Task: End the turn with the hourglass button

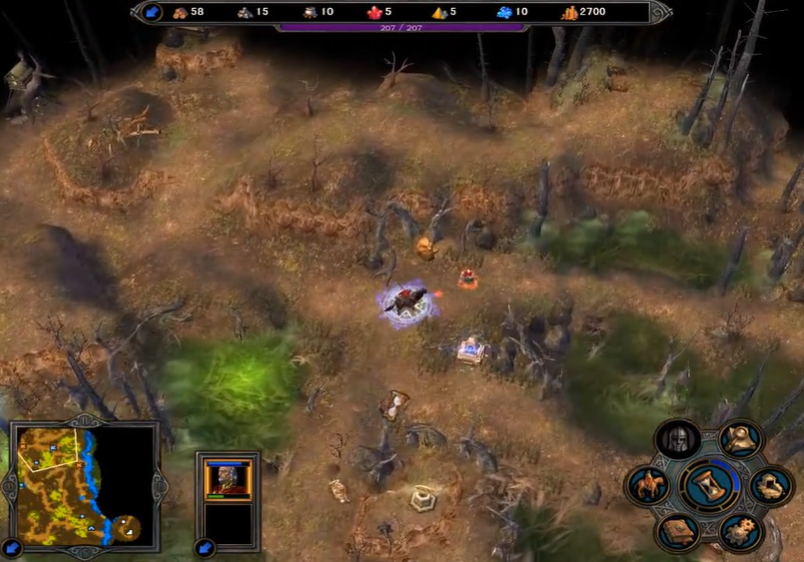Action: pos(710,485)
